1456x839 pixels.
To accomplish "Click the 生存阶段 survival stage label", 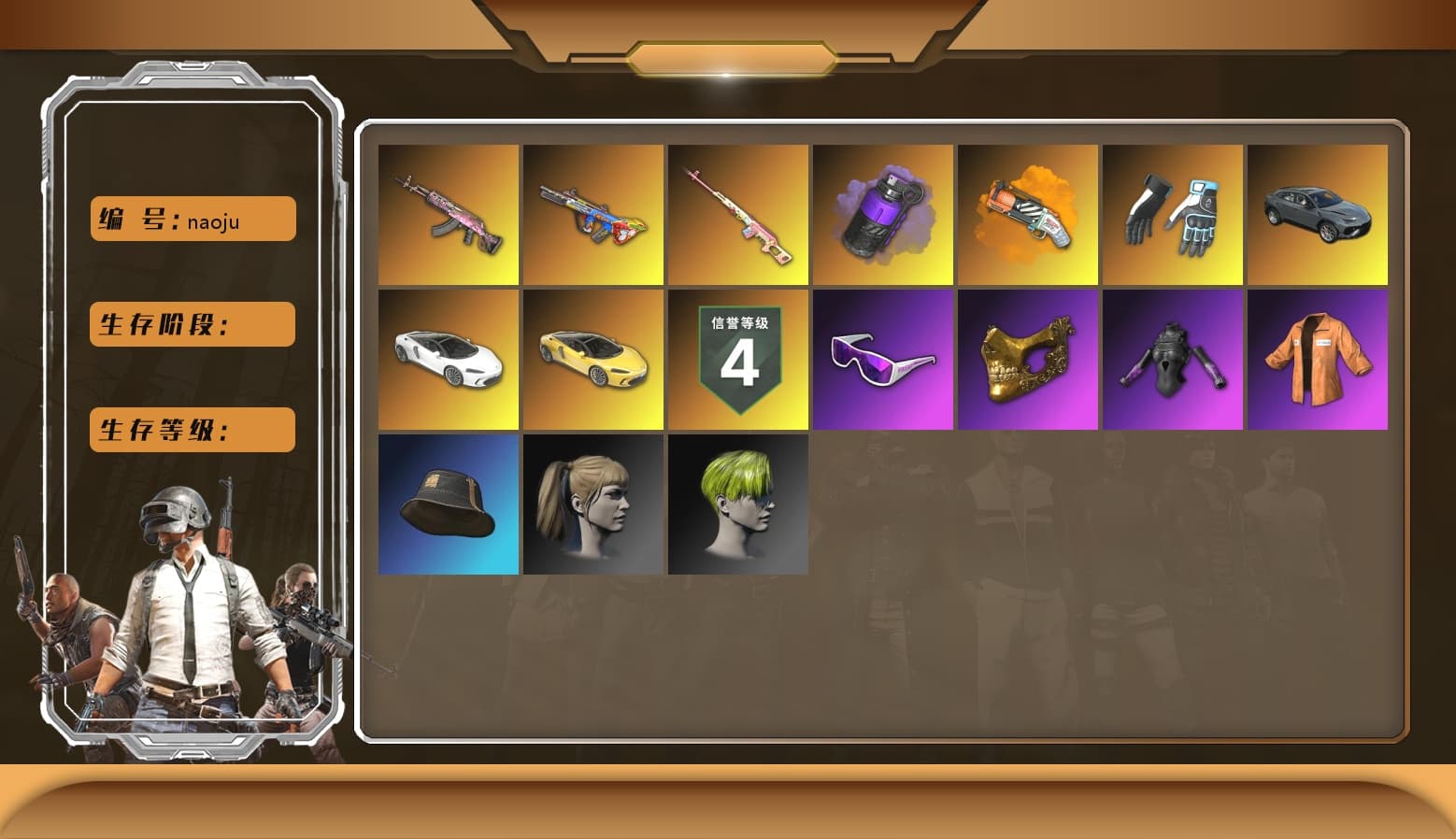I will 191,324.
